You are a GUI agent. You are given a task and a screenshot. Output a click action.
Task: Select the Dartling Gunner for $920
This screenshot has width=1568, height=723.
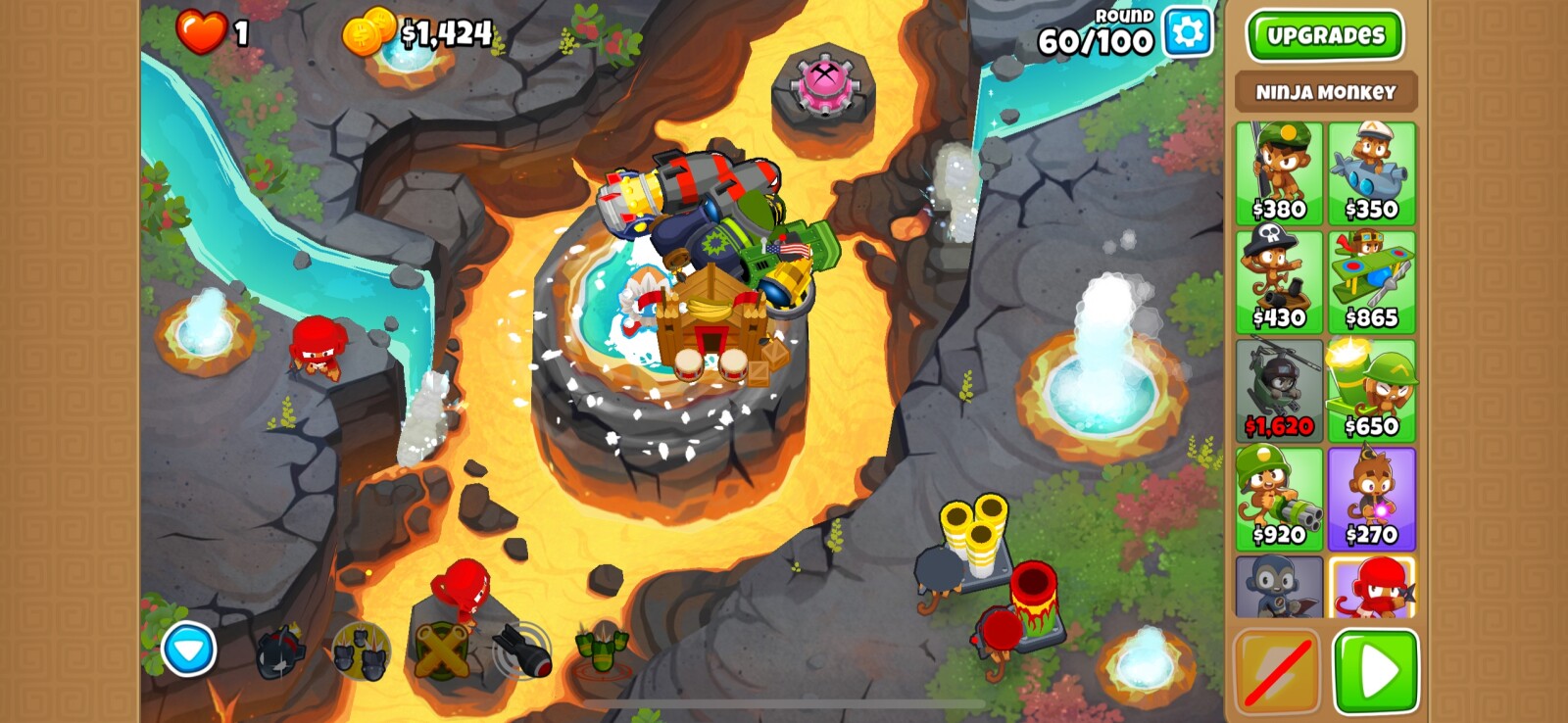click(1279, 500)
